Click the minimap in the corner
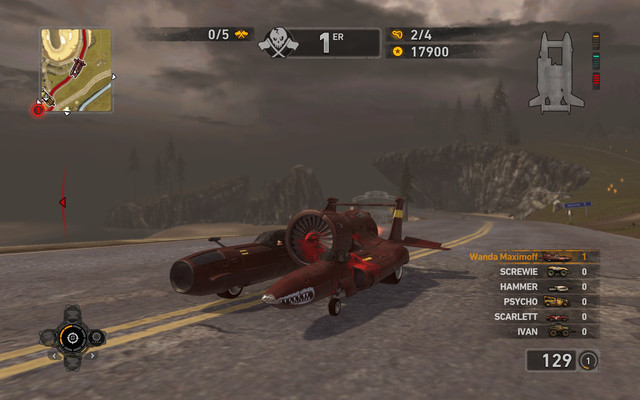 click(x=76, y=70)
